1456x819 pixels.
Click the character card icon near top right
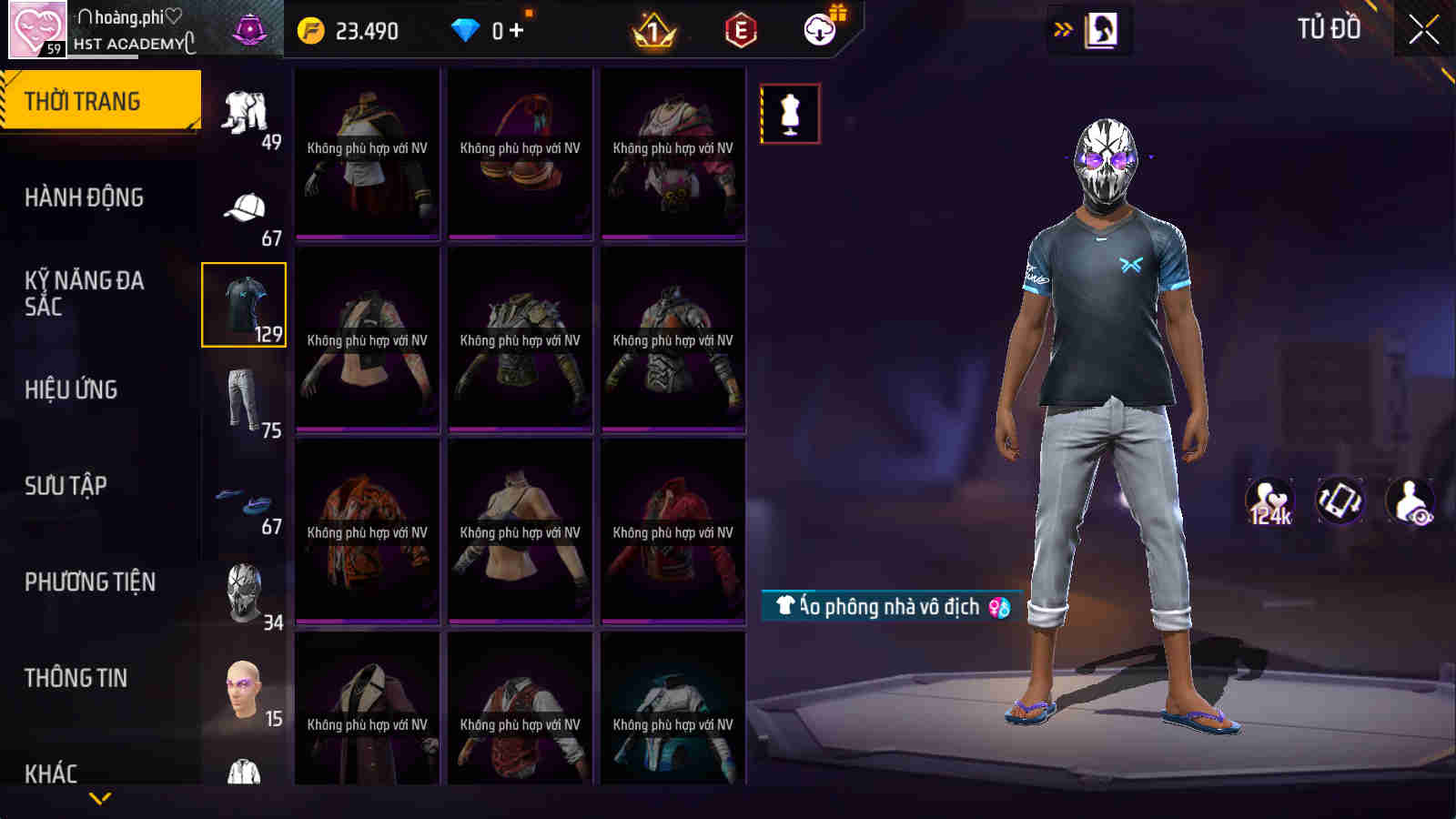pyautogui.click(x=1103, y=27)
